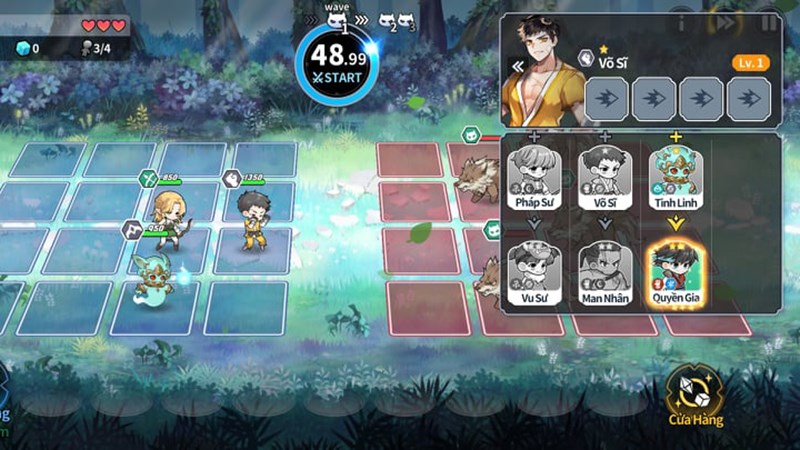
Task: Select the Man Nhân class card
Action: 605,270
